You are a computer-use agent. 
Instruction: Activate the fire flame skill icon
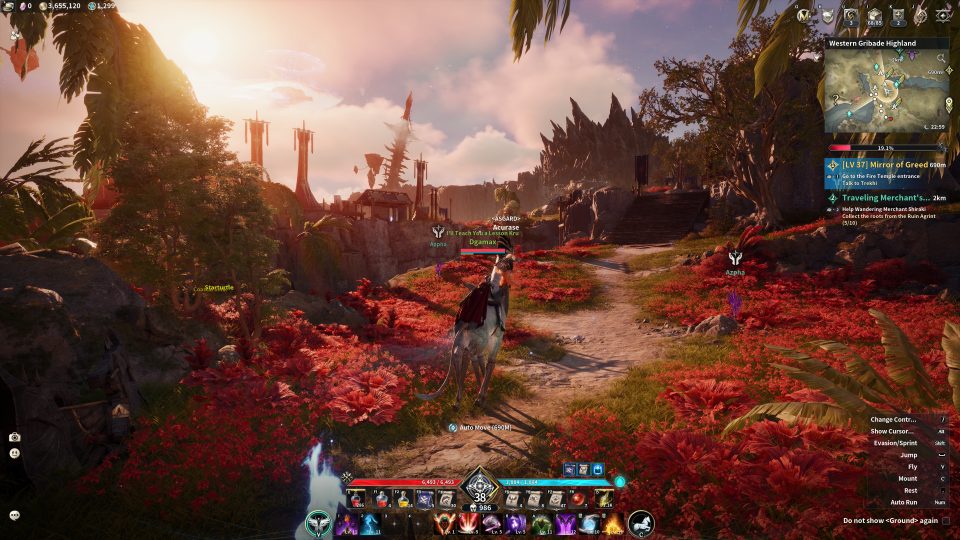click(613, 523)
